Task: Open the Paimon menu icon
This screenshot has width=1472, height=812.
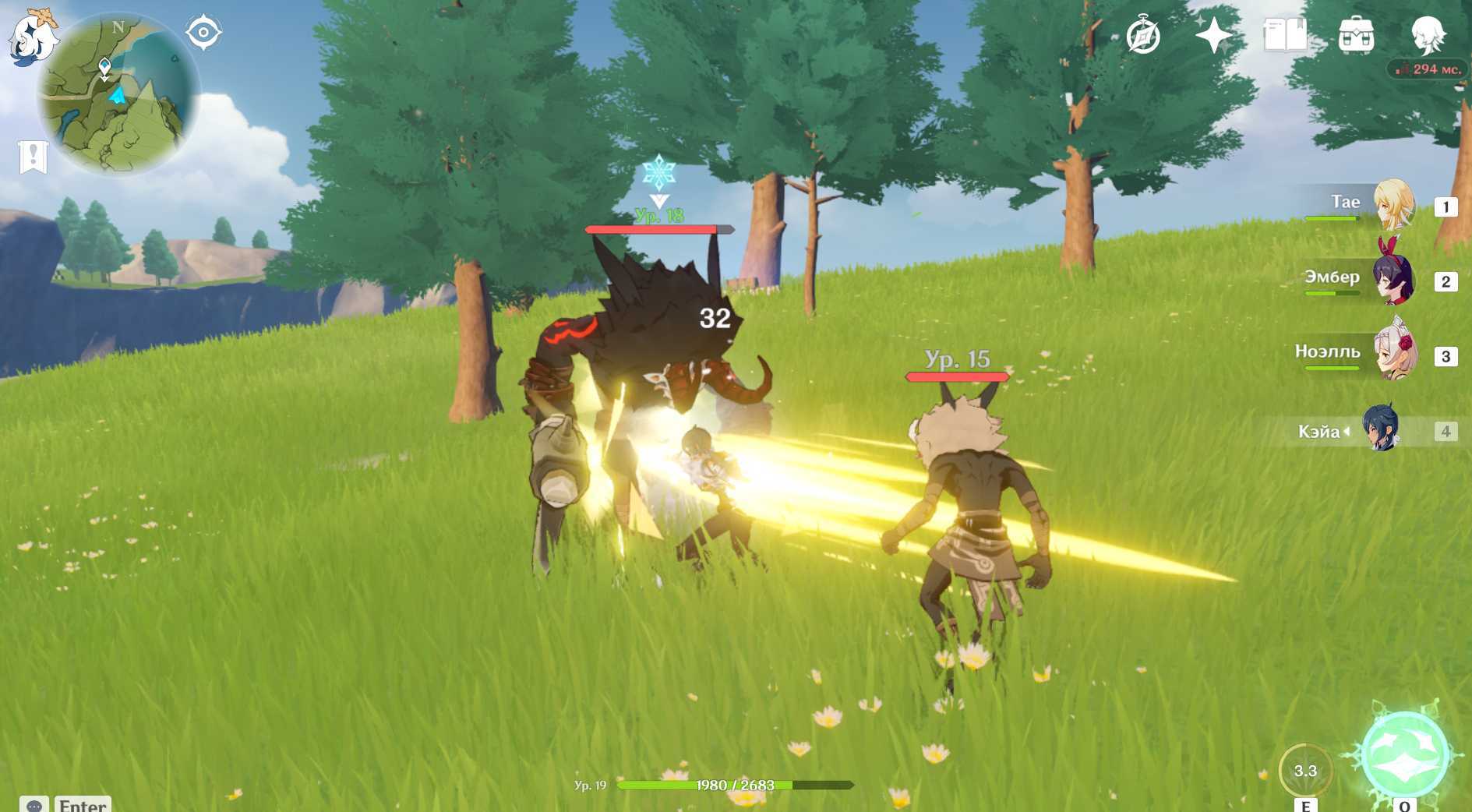Action: [33, 37]
